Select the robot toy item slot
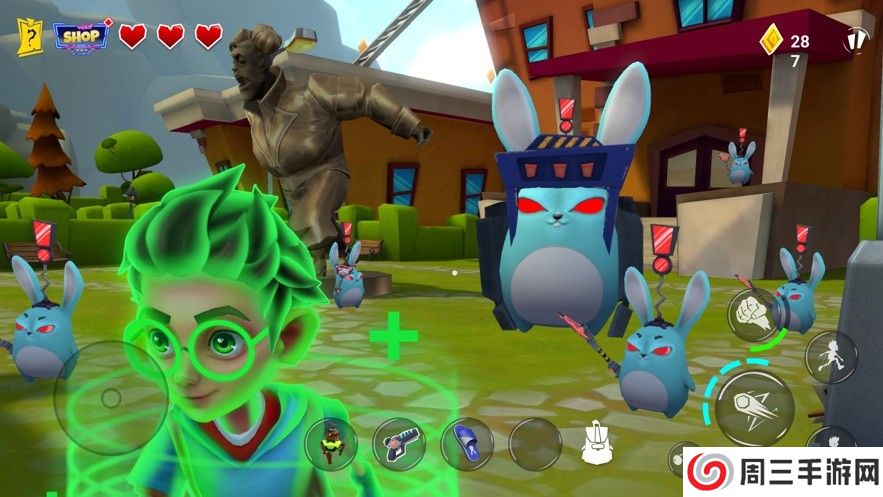The width and height of the screenshot is (883, 497). click(x=330, y=443)
